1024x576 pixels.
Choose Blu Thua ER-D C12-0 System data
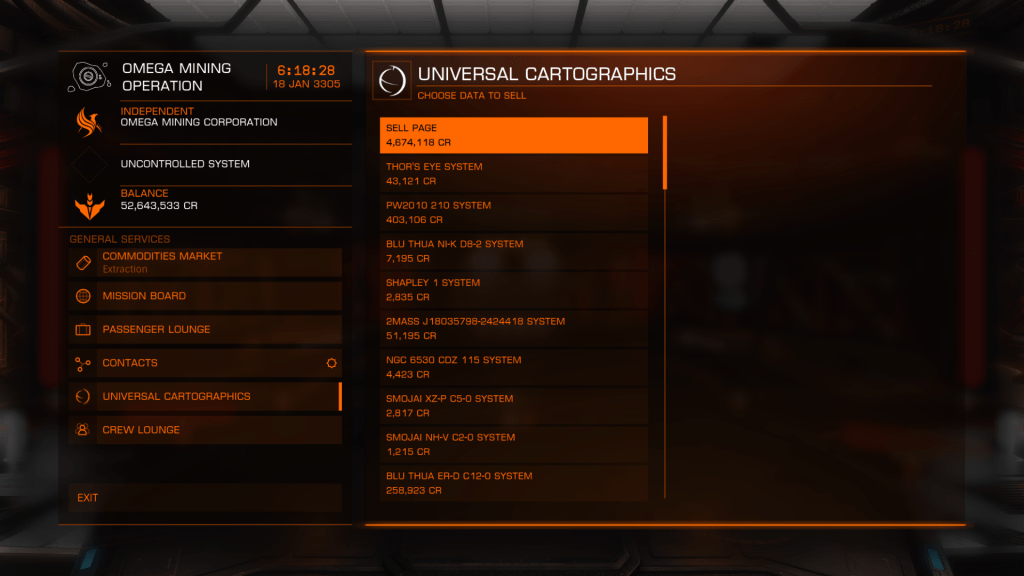(x=514, y=482)
